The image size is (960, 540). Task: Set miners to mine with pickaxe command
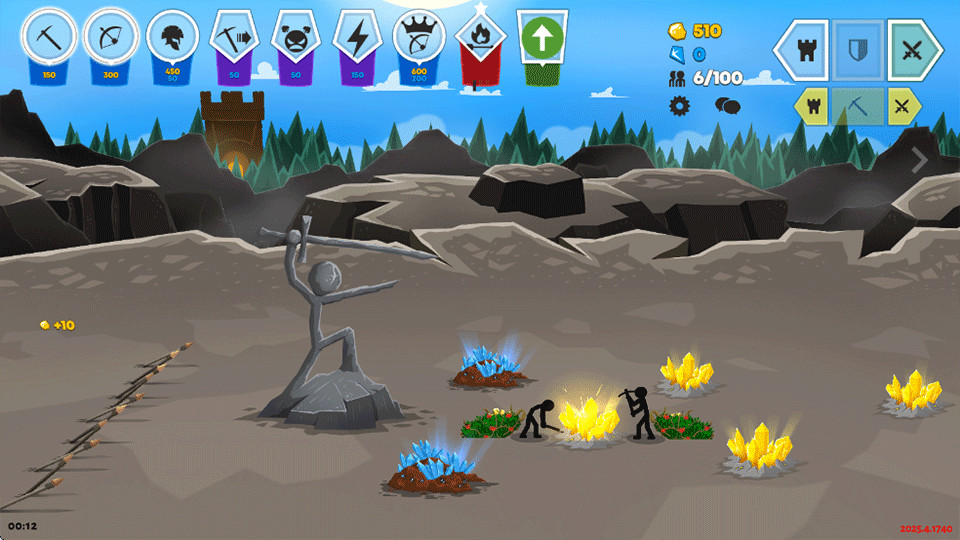(857, 105)
